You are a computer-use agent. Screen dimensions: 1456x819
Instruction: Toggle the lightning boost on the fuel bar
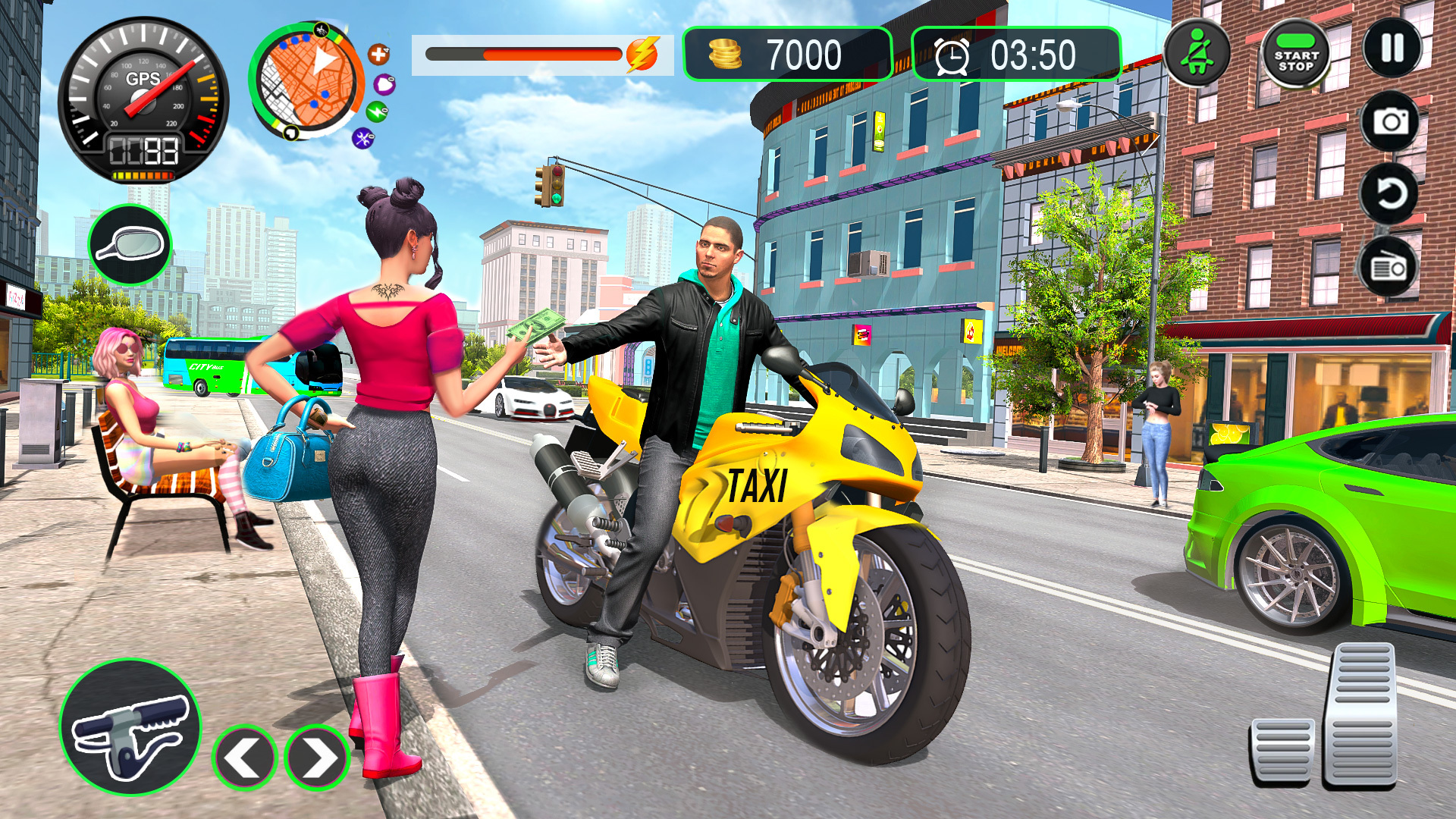(x=642, y=53)
